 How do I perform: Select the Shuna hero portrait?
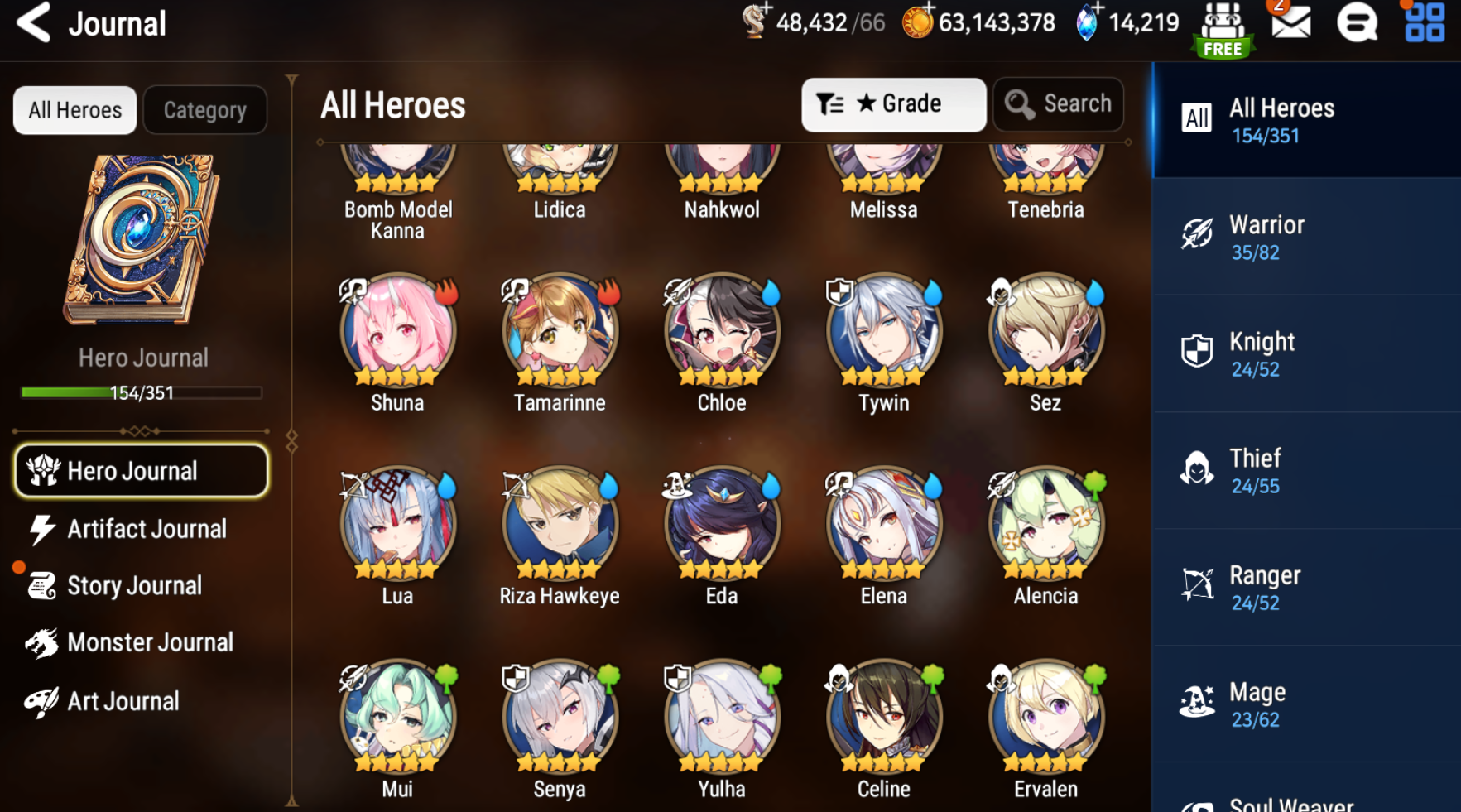397,331
